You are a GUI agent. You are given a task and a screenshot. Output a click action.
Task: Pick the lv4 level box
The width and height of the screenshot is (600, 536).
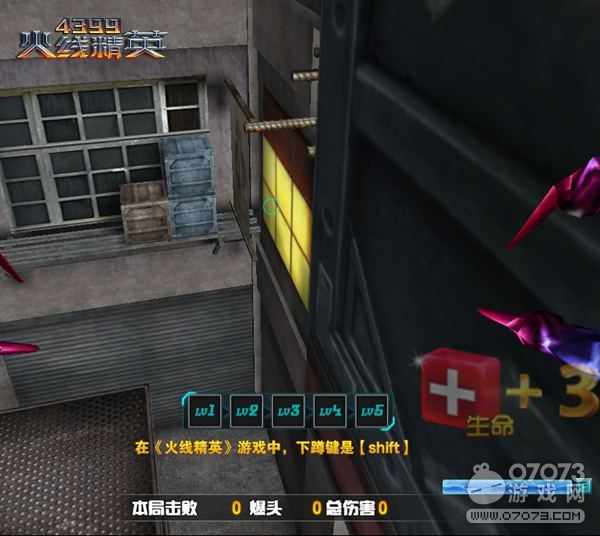pyautogui.click(x=330, y=411)
